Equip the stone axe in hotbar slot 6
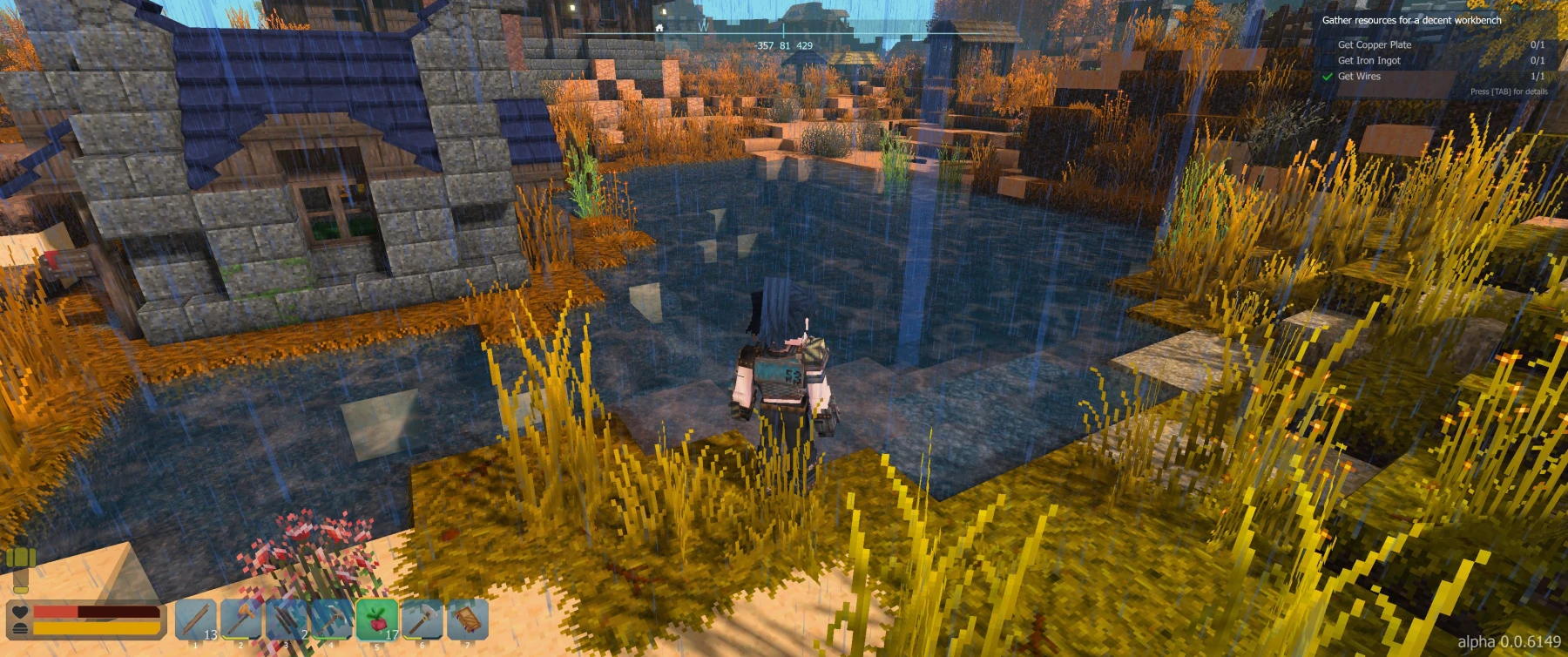The width and height of the screenshot is (1568, 657). tap(422, 620)
